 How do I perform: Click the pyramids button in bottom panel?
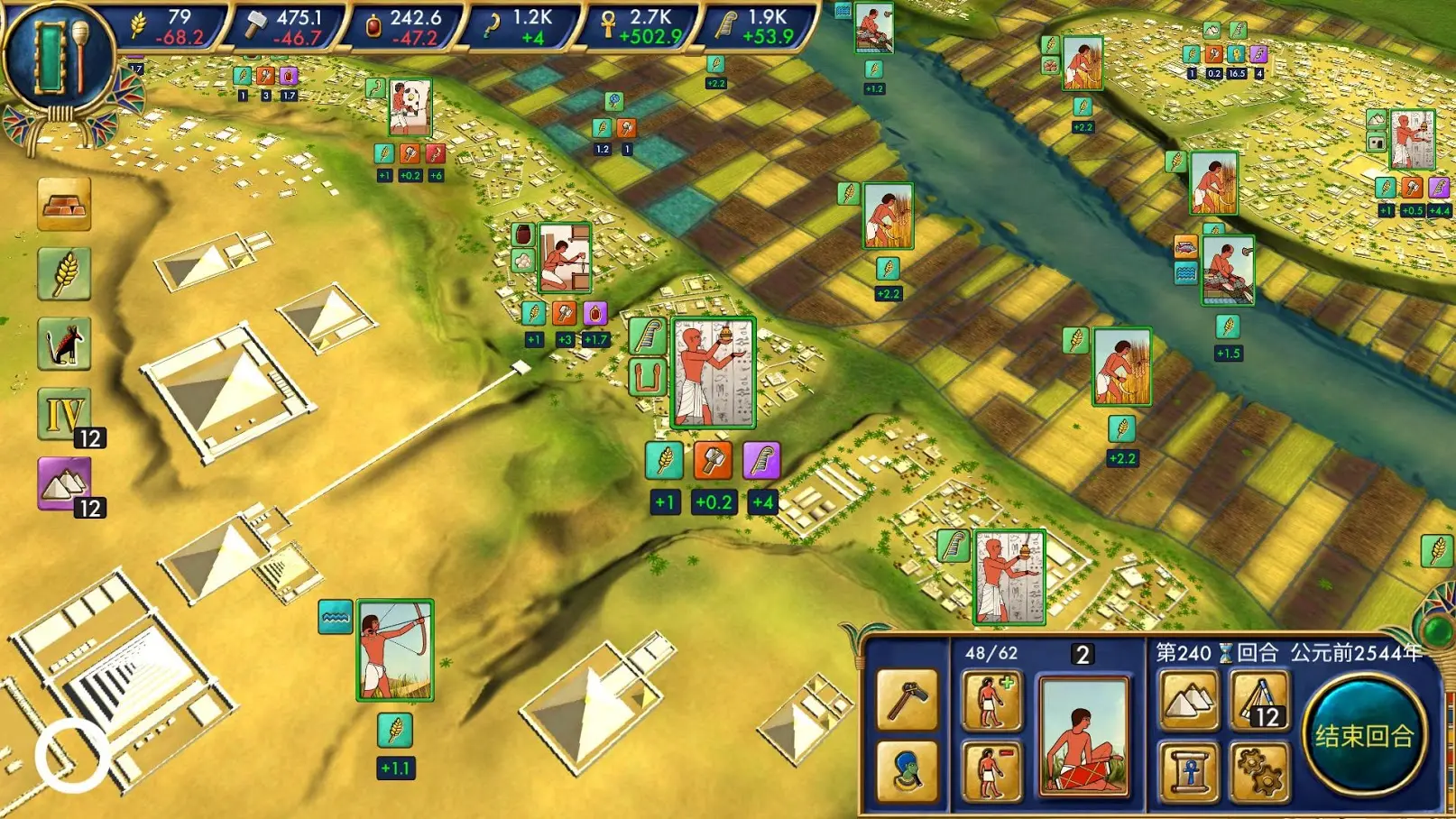click(1190, 701)
